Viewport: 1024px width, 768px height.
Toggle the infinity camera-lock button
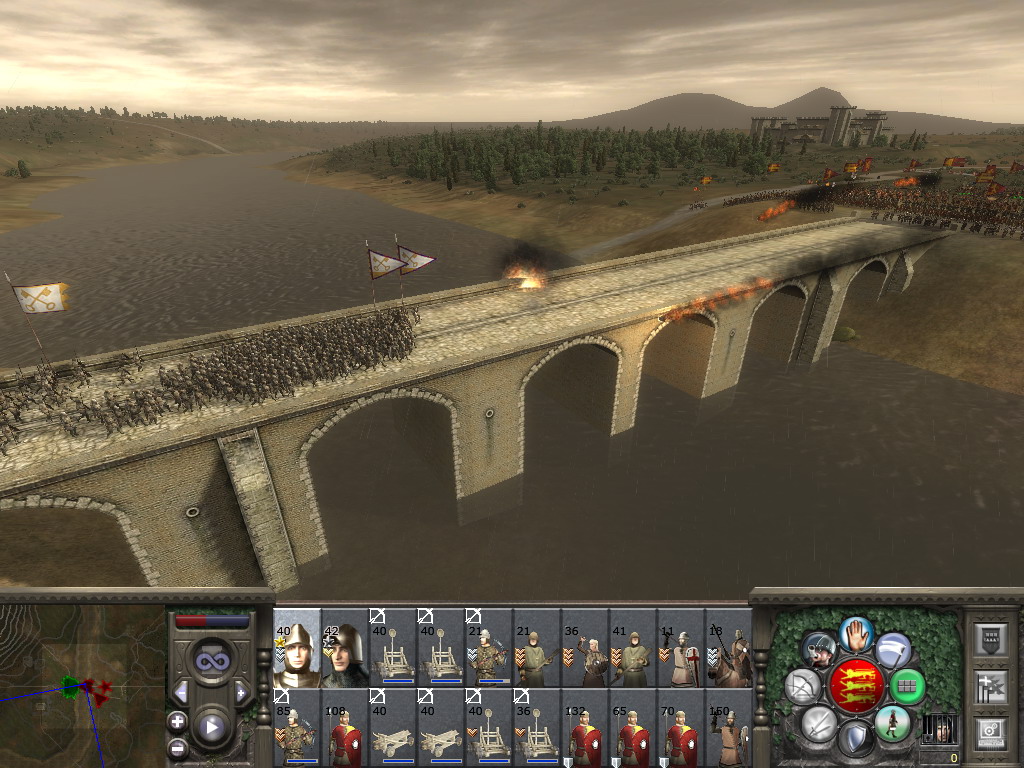click(x=211, y=660)
